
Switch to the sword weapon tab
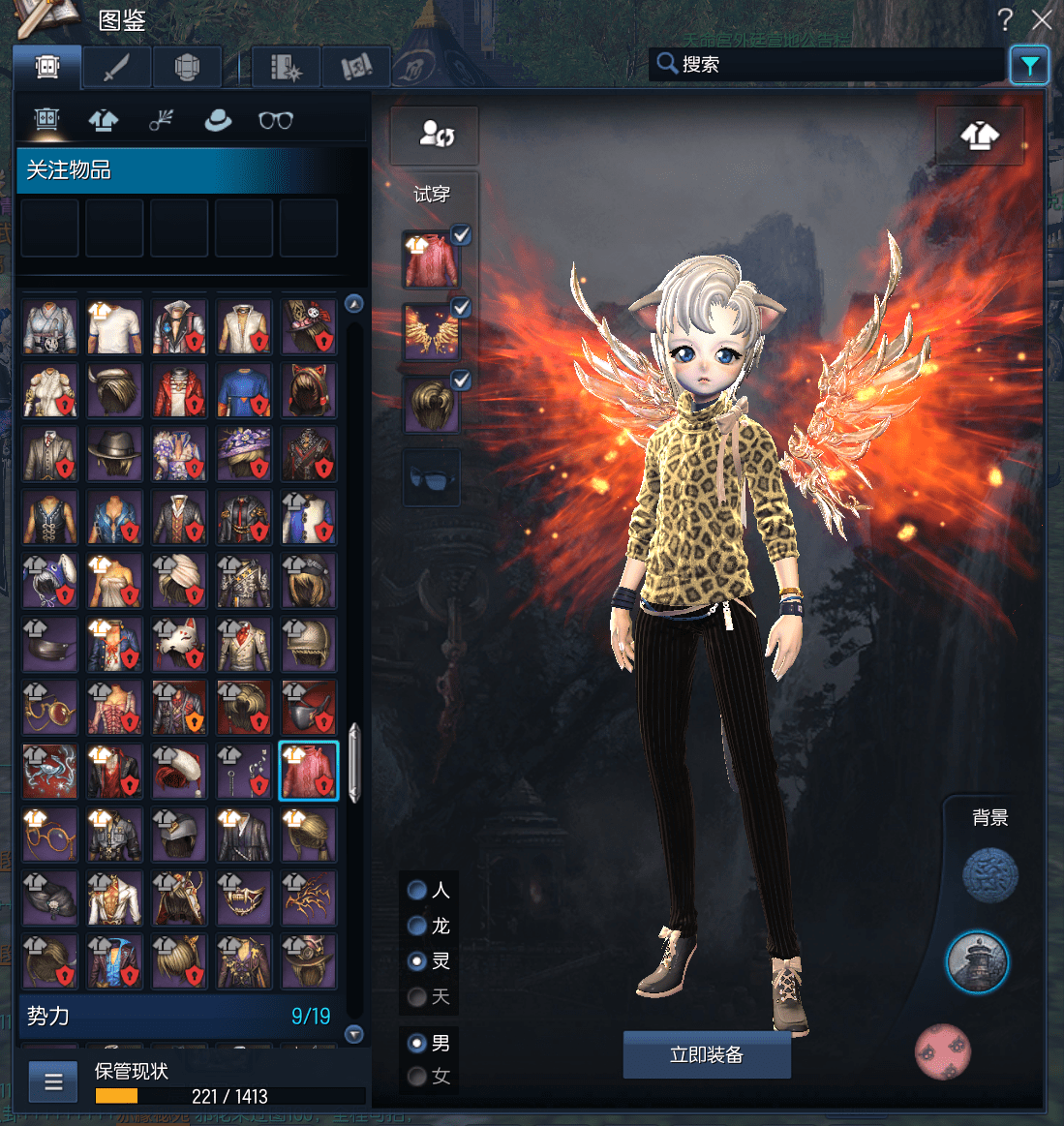(x=116, y=68)
